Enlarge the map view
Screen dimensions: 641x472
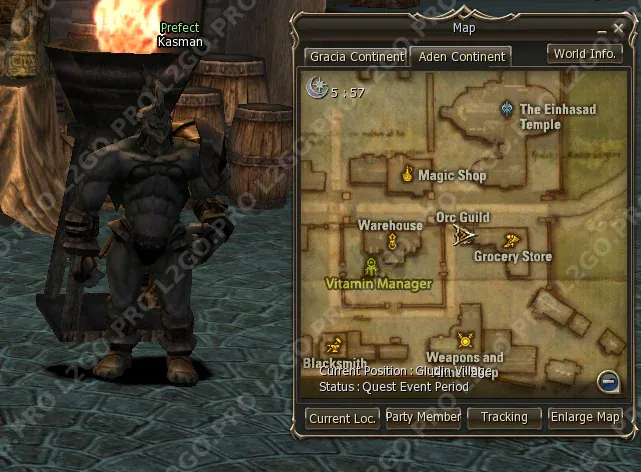tap(585, 417)
